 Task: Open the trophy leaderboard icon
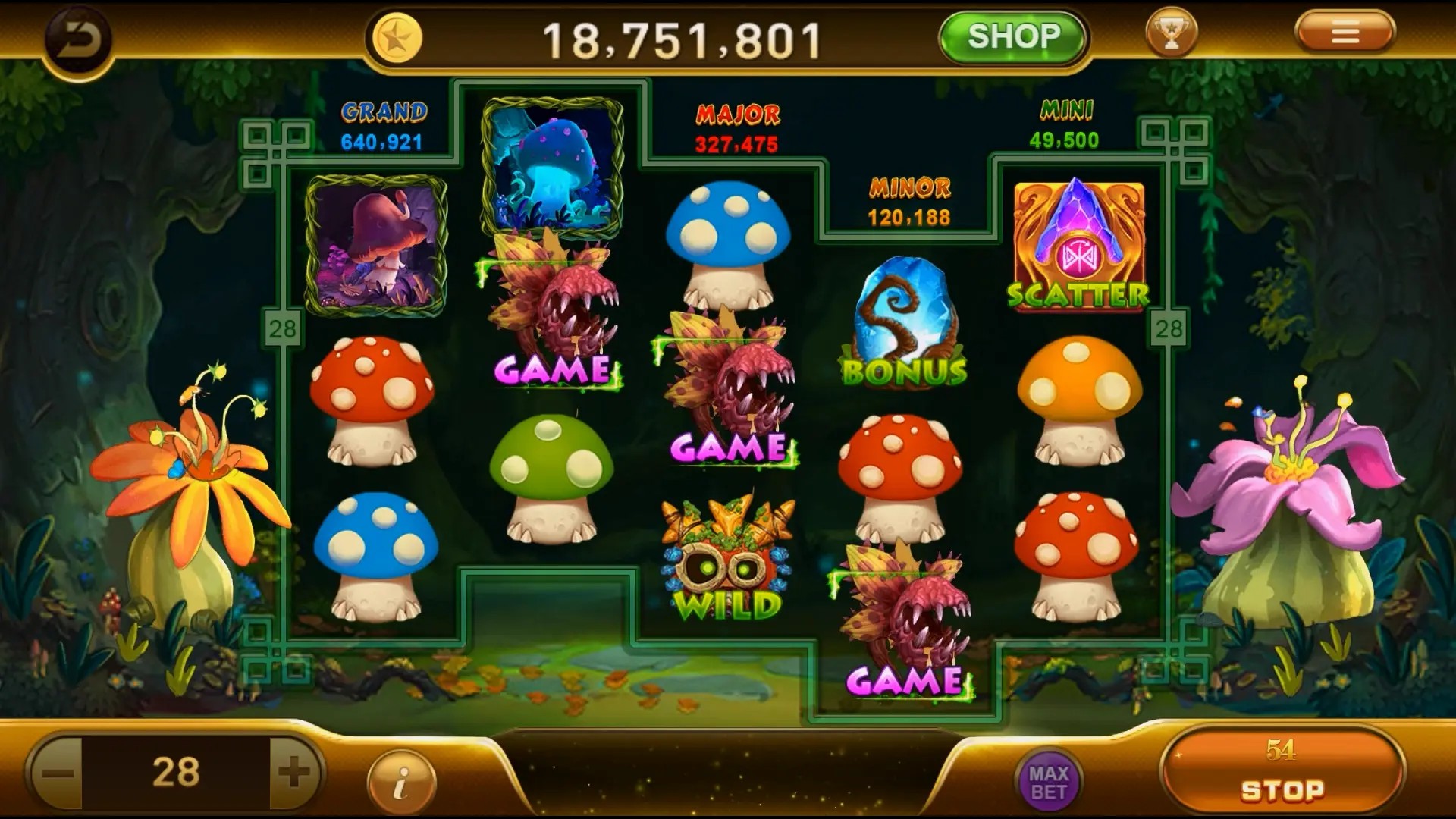coord(1171,33)
